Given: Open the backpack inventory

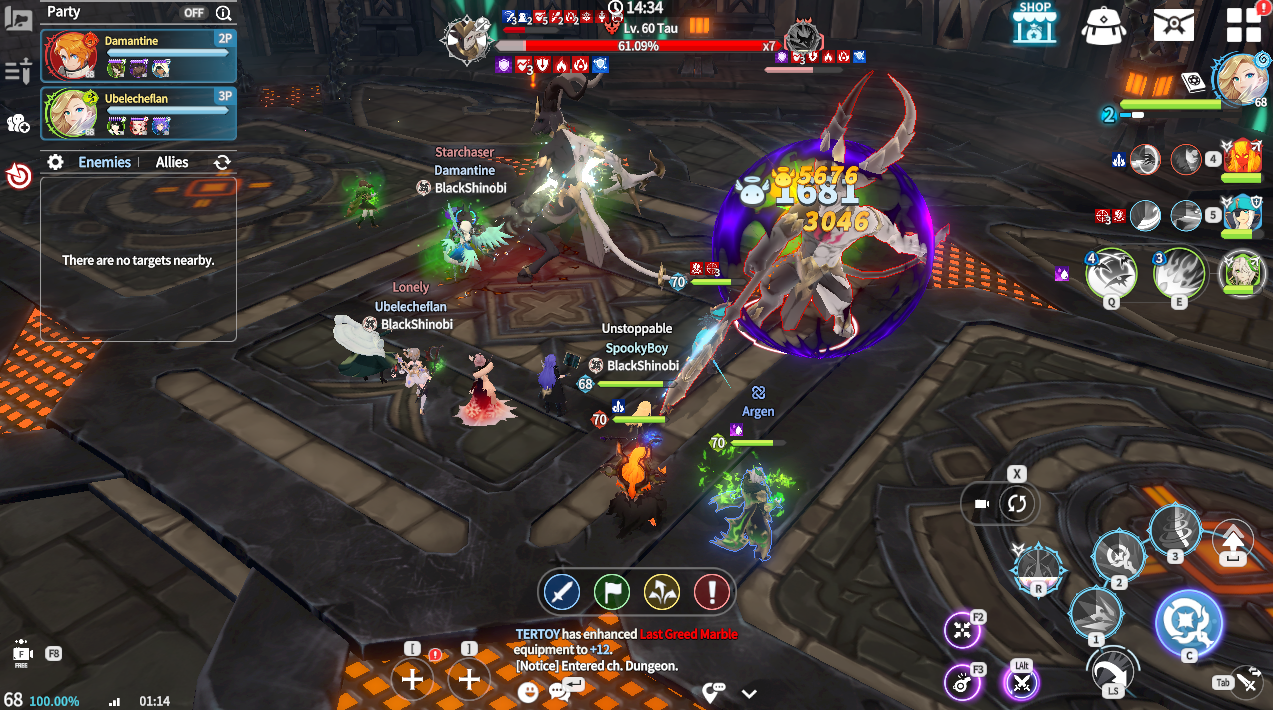Looking at the screenshot, I should [x=1104, y=24].
